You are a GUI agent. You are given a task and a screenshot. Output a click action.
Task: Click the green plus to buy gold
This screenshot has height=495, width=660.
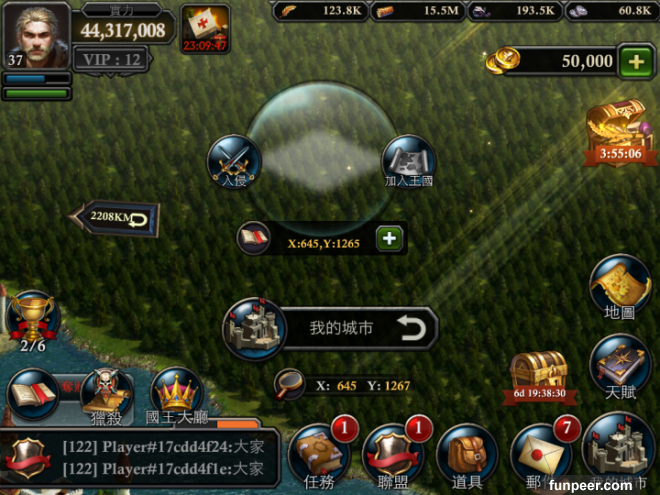coord(635,61)
